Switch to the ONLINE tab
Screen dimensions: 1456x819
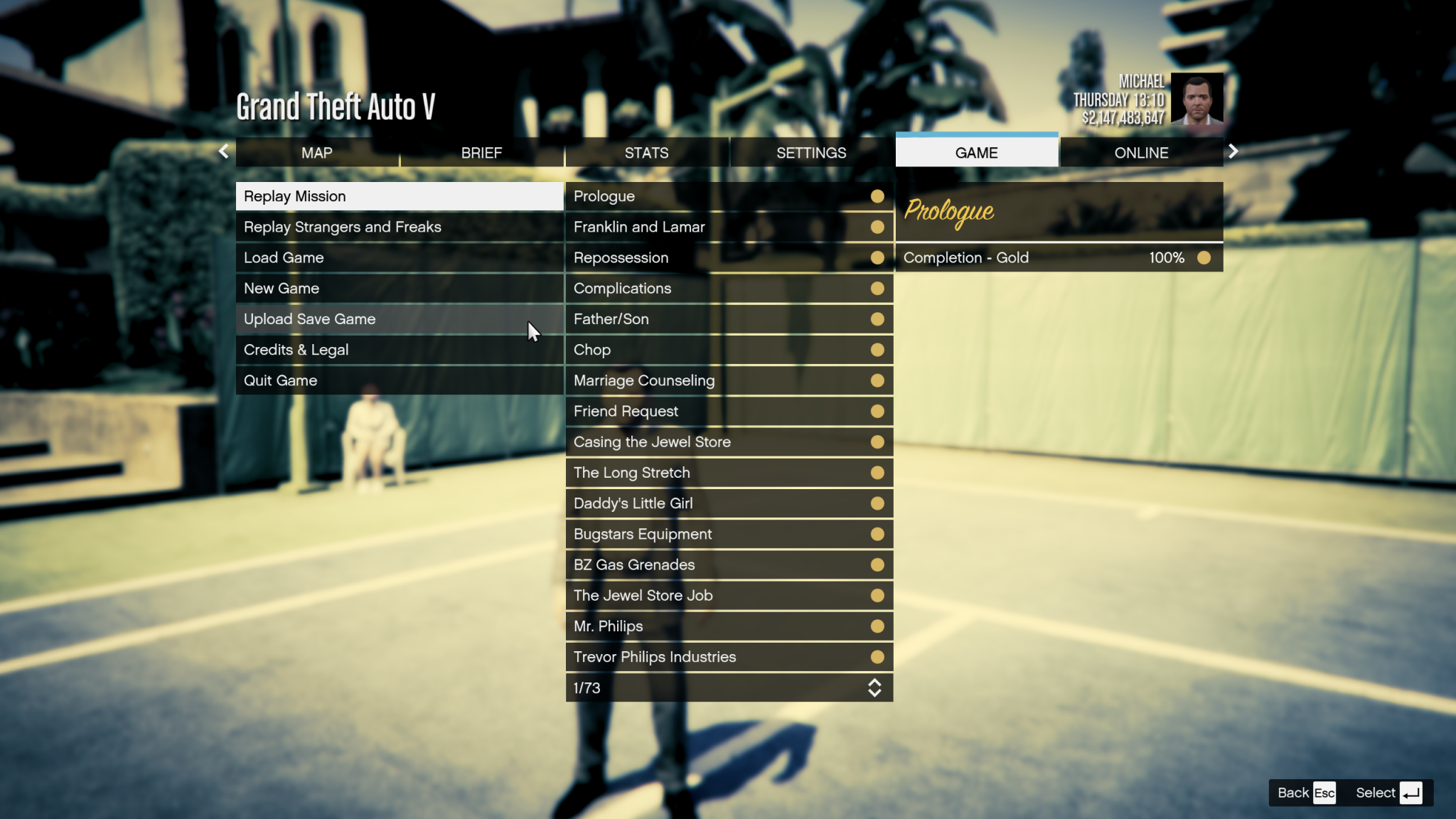pyautogui.click(x=1141, y=152)
